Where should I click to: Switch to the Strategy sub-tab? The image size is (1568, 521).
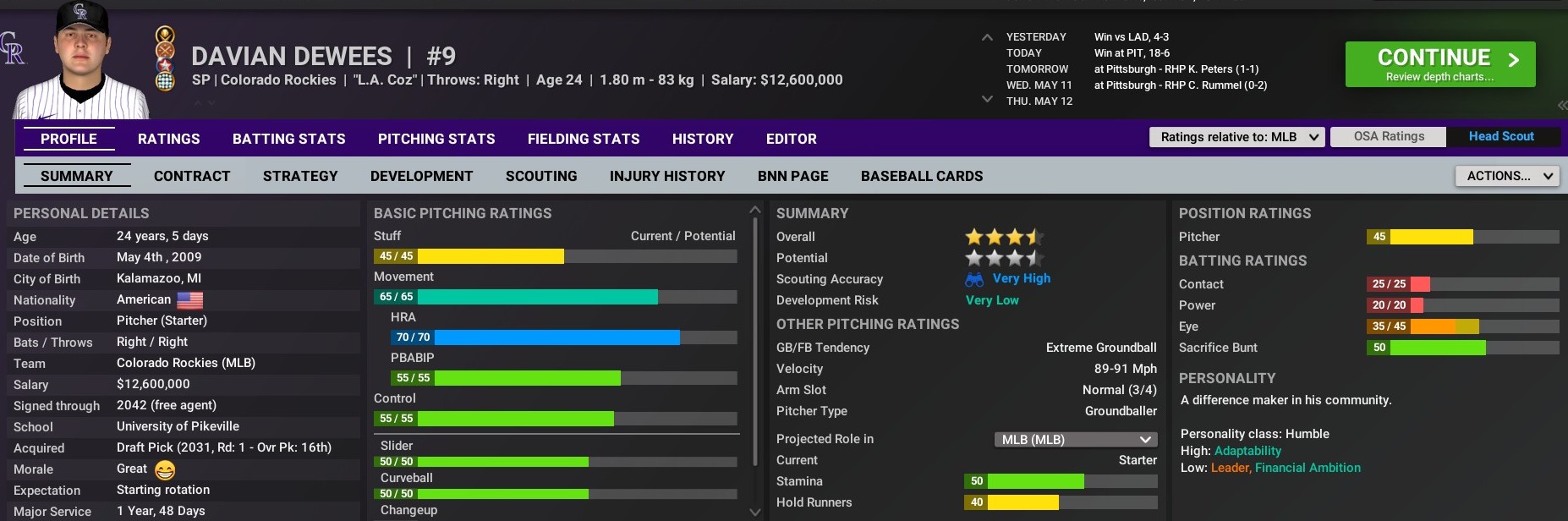[300, 176]
